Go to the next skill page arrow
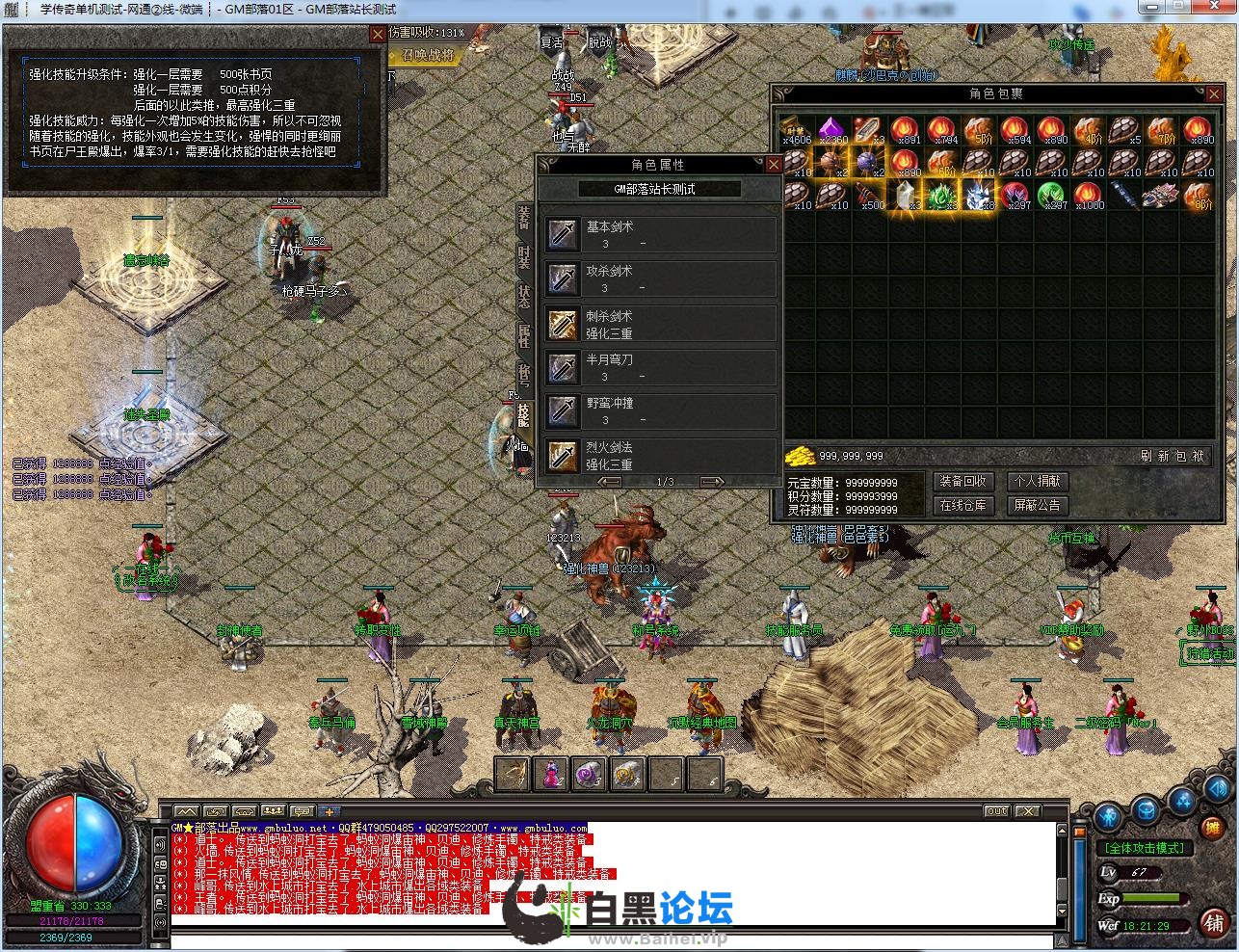 pyautogui.click(x=712, y=481)
